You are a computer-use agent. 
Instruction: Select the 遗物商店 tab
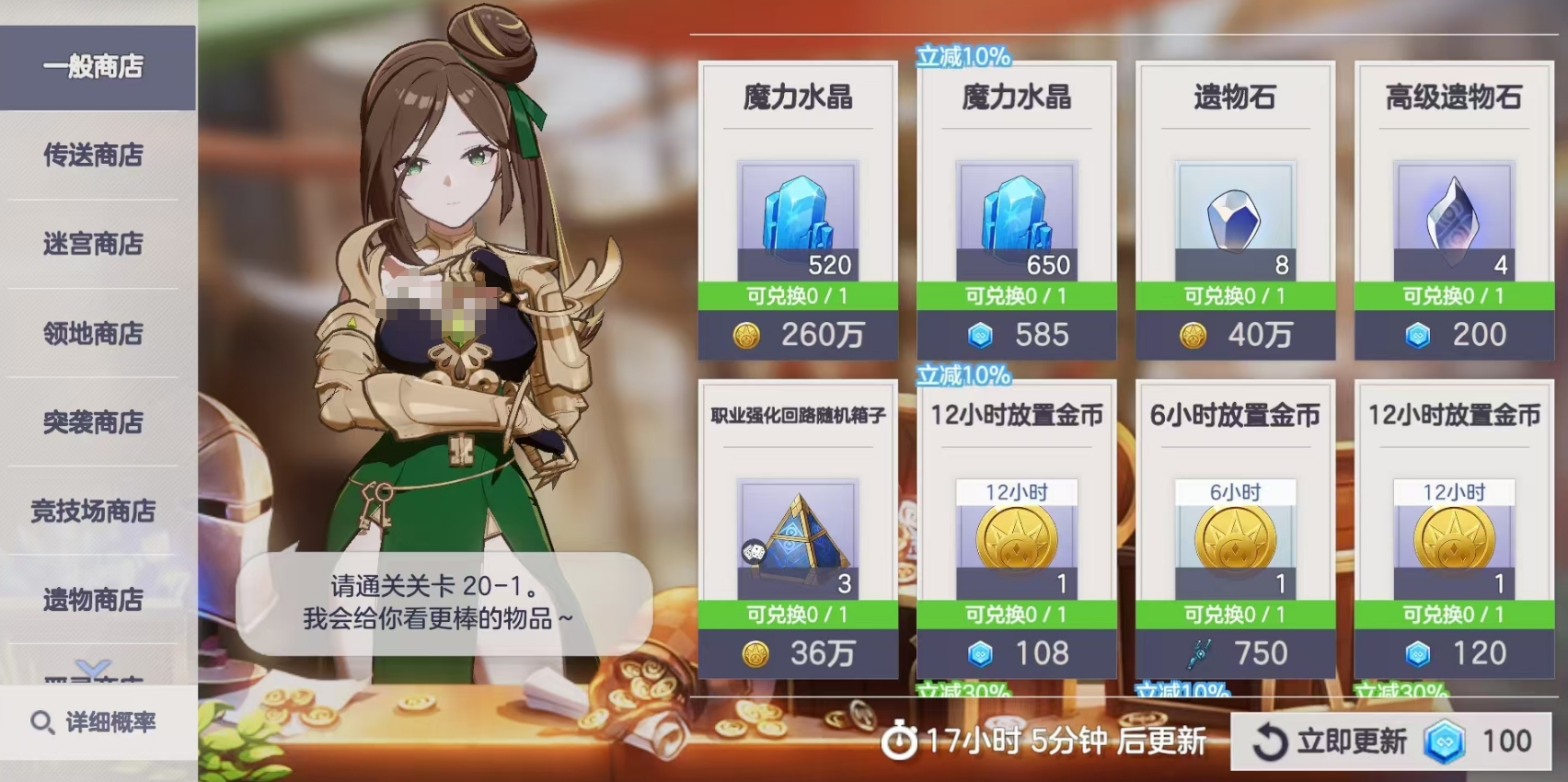pos(91,600)
